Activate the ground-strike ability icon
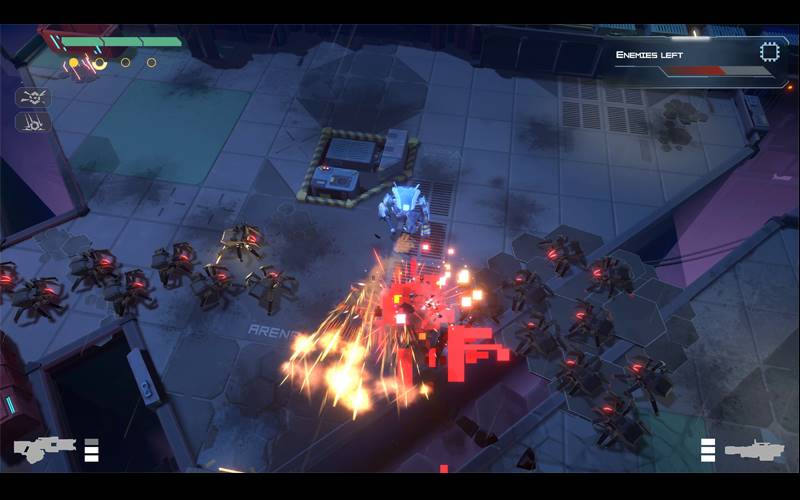The width and height of the screenshot is (800, 500). pyautogui.click(x=33, y=123)
